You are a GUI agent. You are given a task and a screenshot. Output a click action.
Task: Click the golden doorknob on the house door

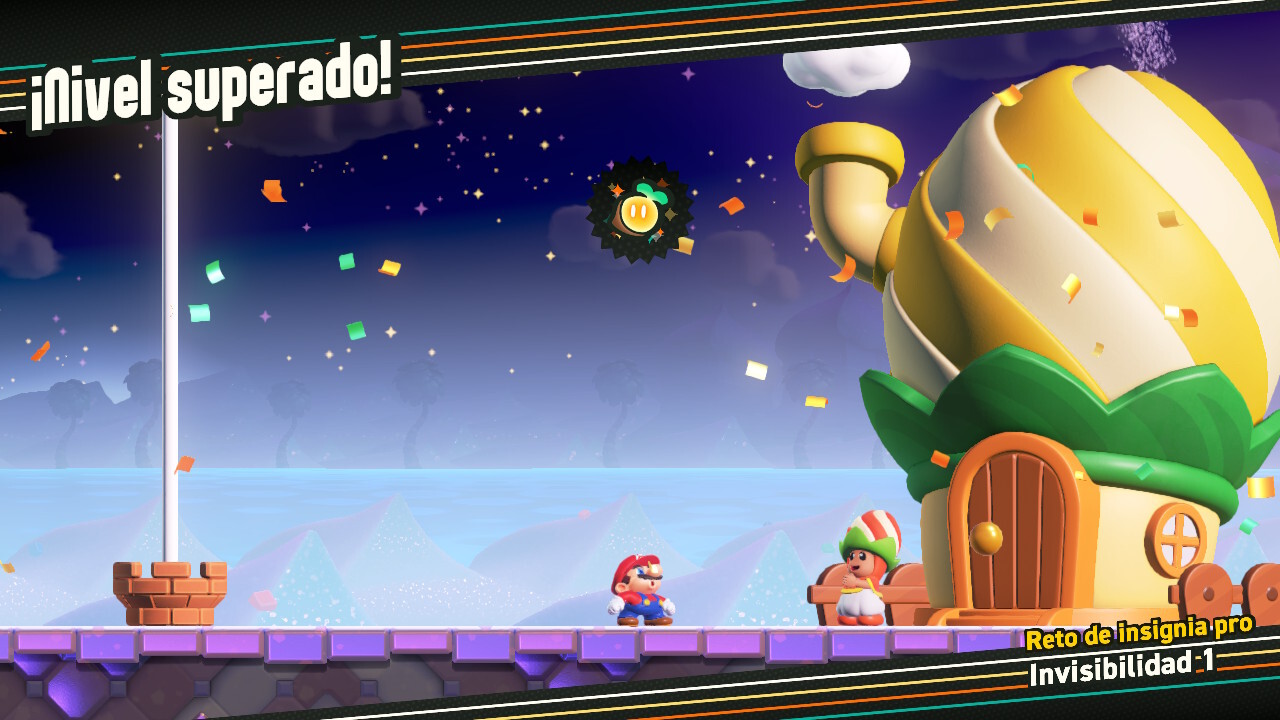(985, 537)
